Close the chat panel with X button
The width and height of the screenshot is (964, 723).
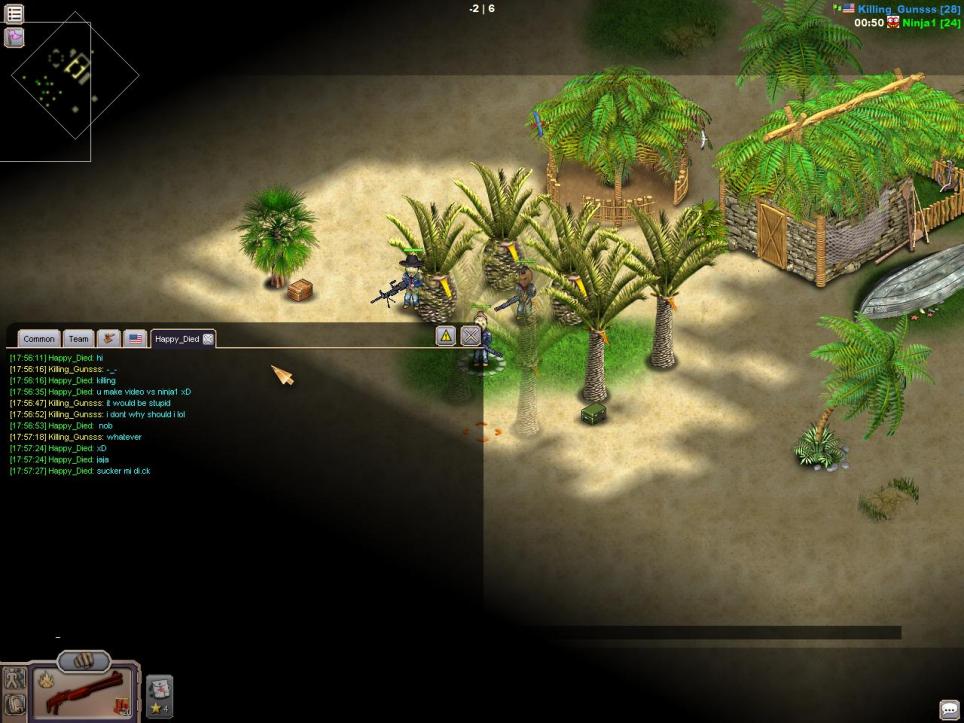pos(470,336)
